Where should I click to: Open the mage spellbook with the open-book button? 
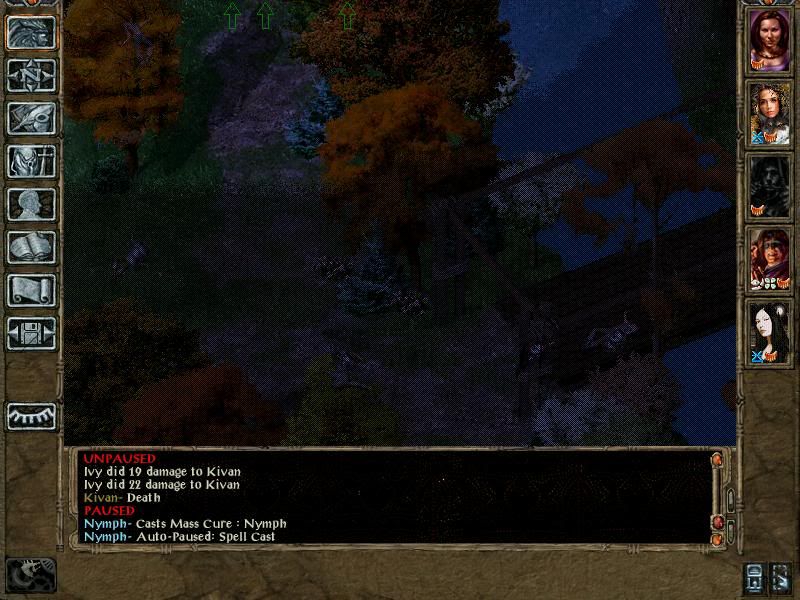click(31, 247)
